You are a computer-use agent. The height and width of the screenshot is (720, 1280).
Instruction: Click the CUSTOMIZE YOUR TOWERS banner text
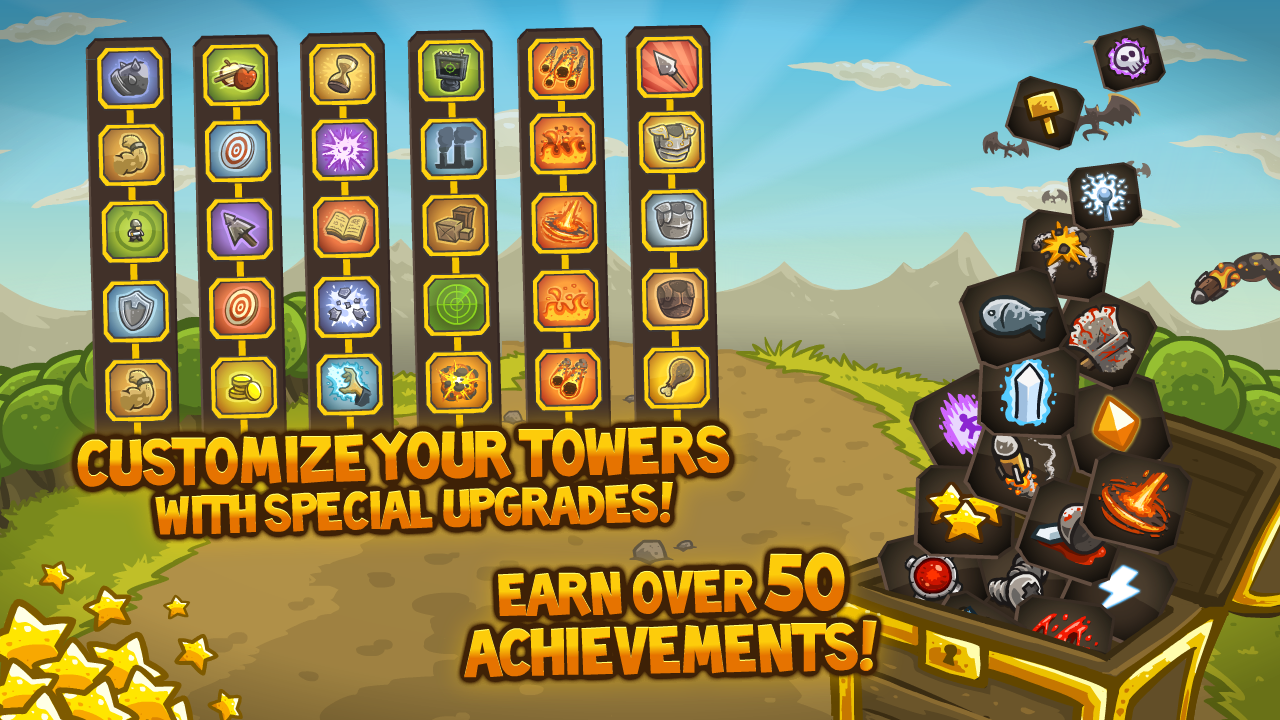398,455
